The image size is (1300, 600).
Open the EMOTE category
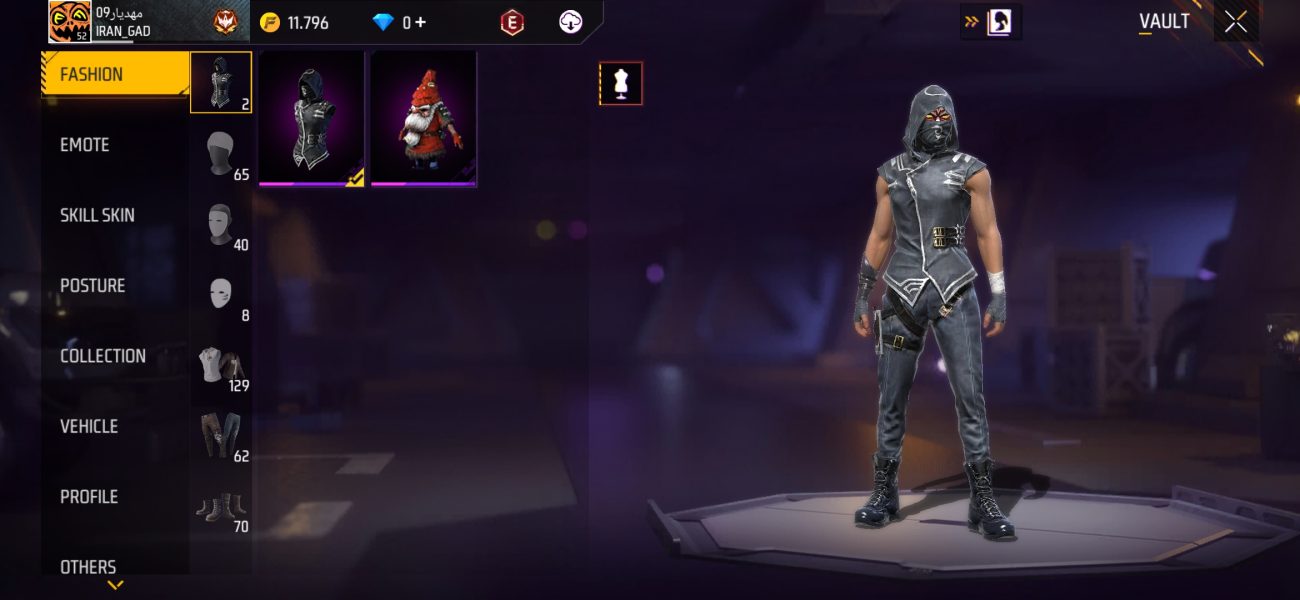point(85,145)
